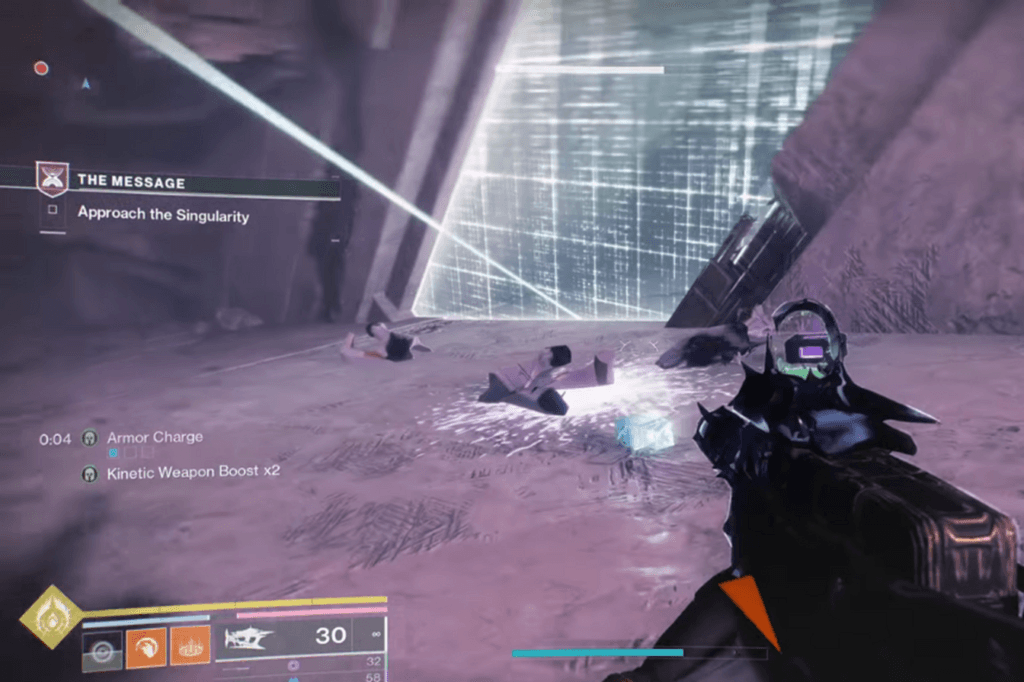The height and width of the screenshot is (682, 1024).
Task: Click the super ability diamond icon
Action: tap(51, 617)
